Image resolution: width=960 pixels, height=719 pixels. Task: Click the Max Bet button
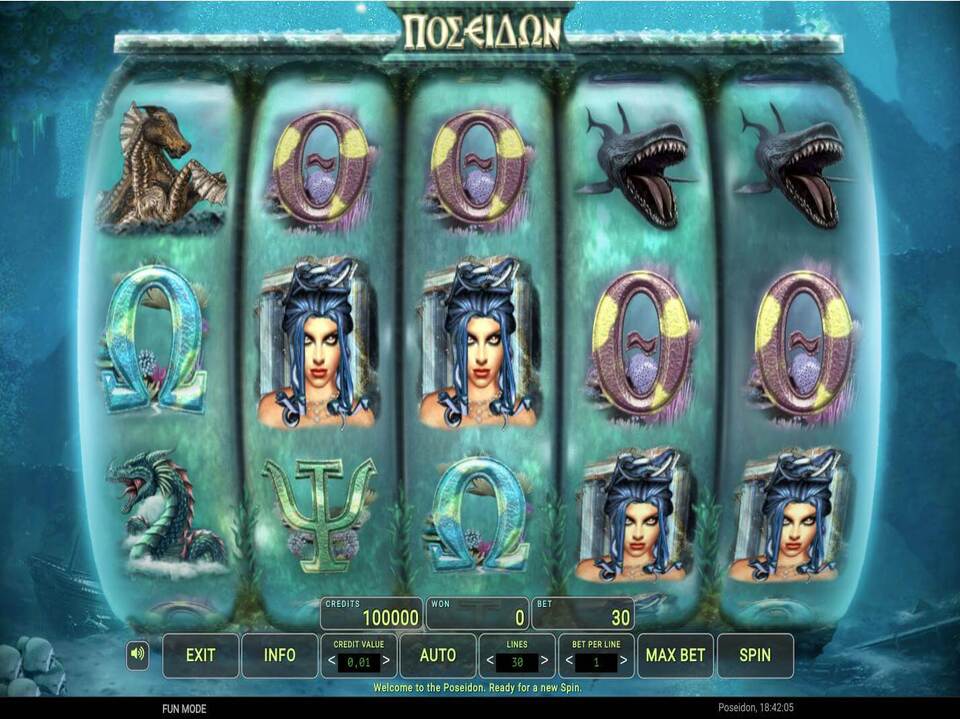tap(675, 655)
